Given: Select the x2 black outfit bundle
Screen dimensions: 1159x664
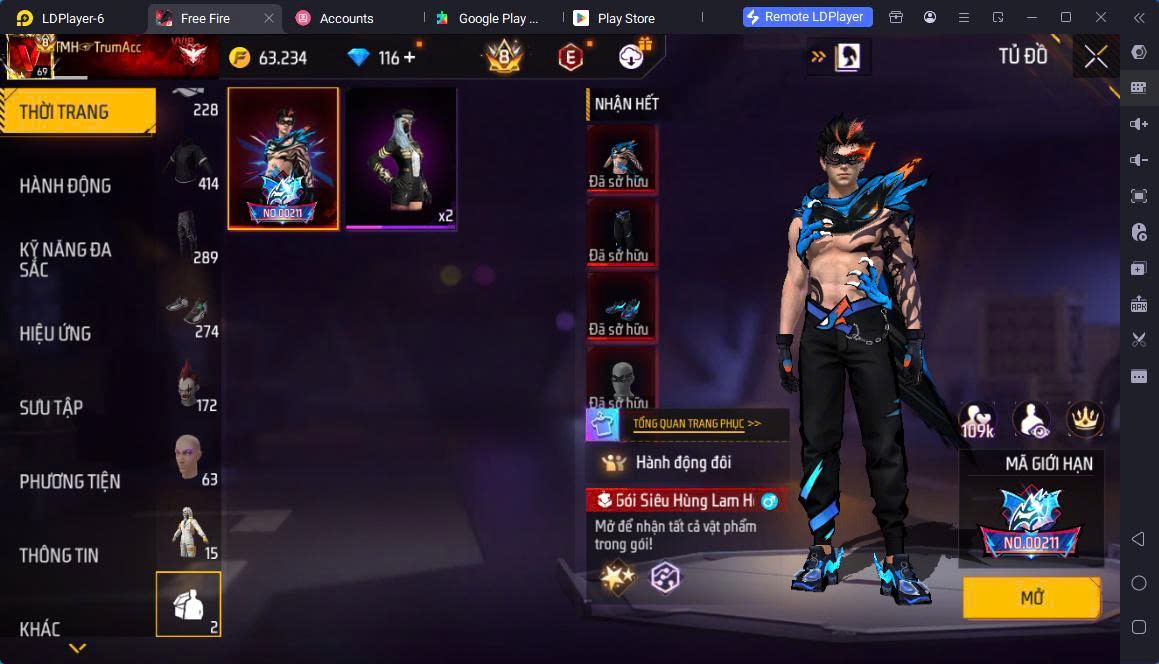Looking at the screenshot, I should pyautogui.click(x=401, y=158).
